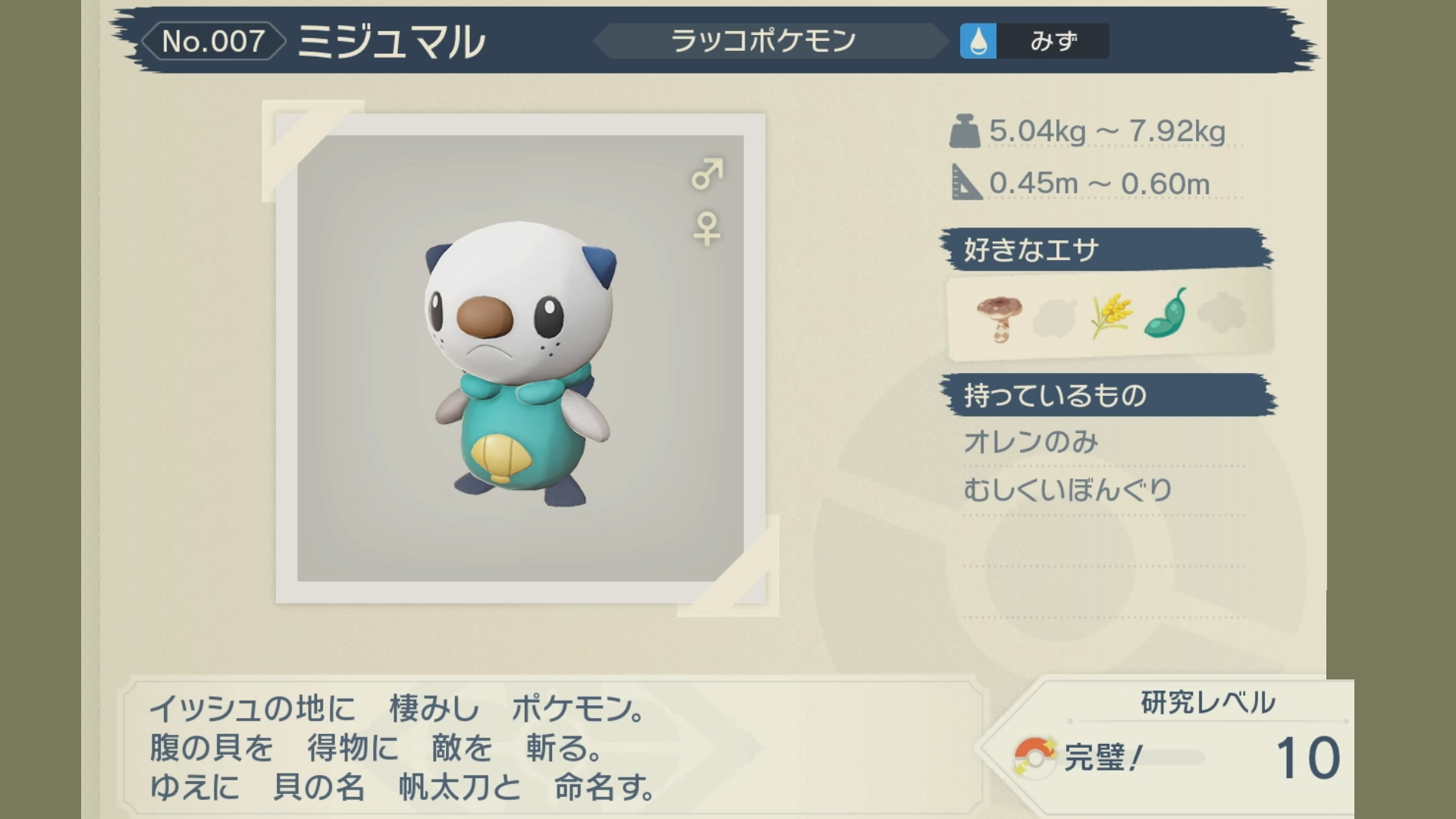
Task: Click the mushroom food icon
Action: click(999, 318)
